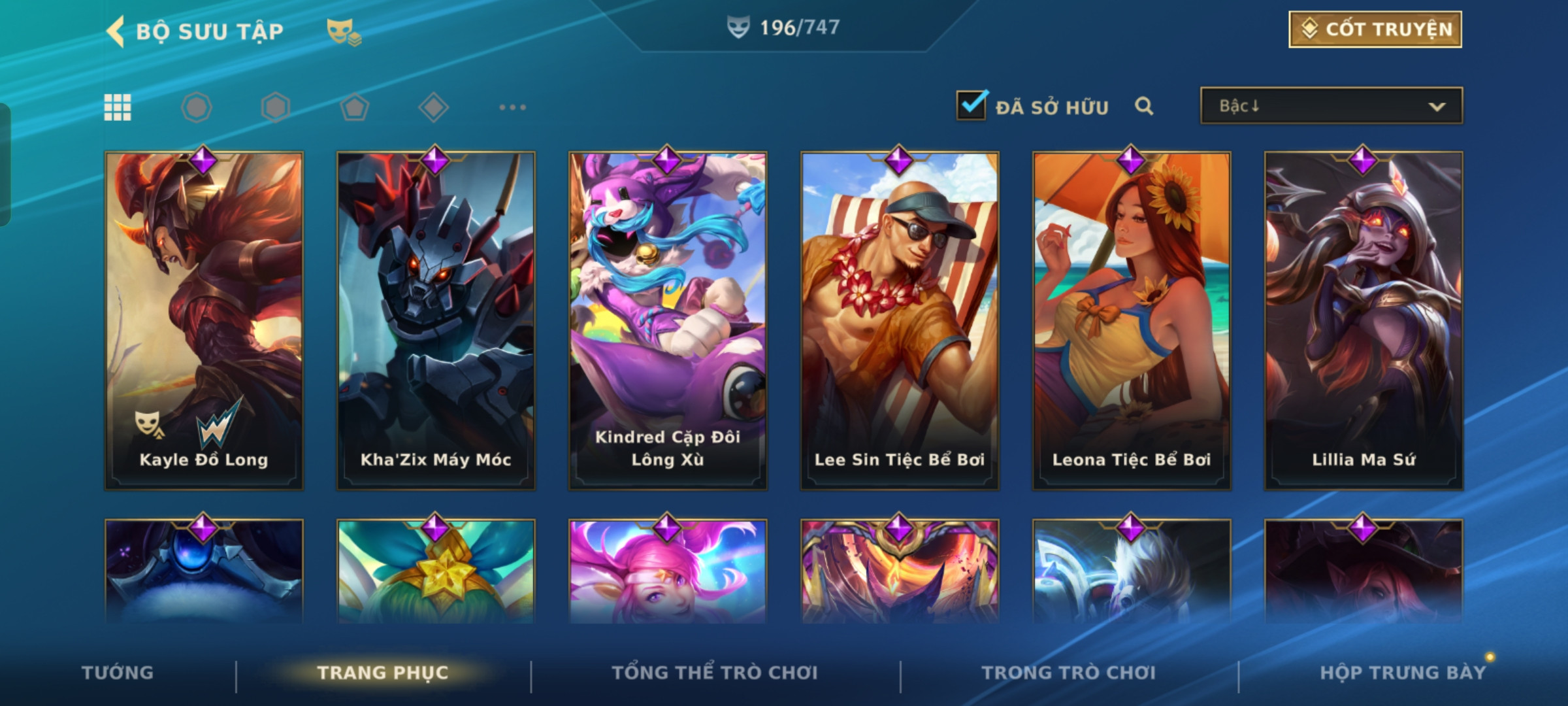
Task: Open the Cốt Truyện button
Action: click(x=1375, y=29)
